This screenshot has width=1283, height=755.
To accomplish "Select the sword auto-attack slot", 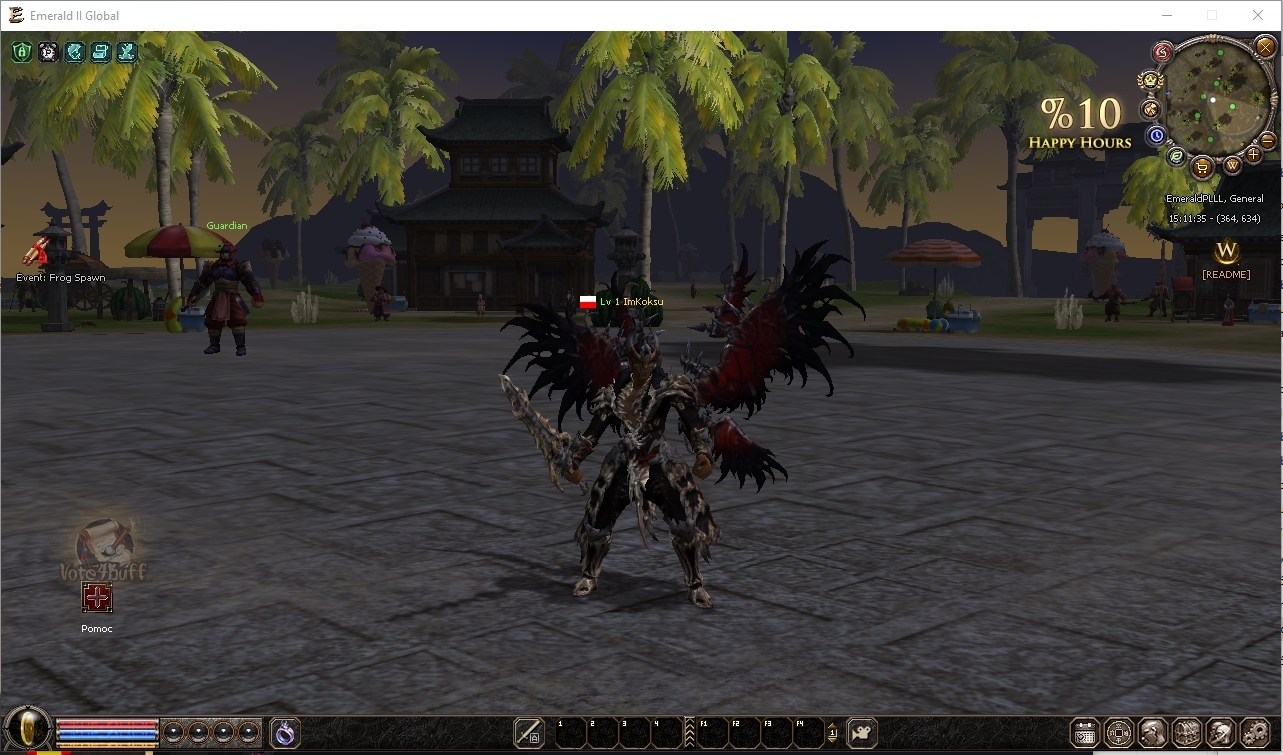I will point(529,733).
